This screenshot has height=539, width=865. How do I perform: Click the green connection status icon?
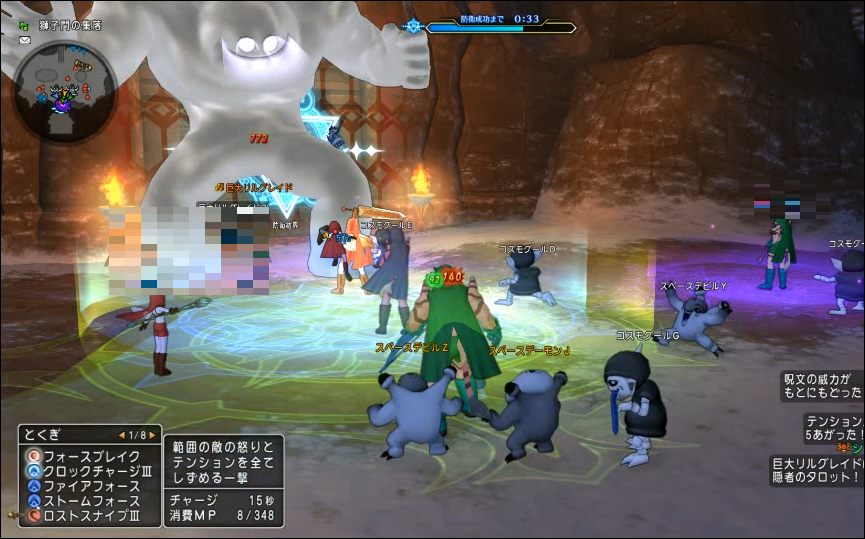(21, 26)
